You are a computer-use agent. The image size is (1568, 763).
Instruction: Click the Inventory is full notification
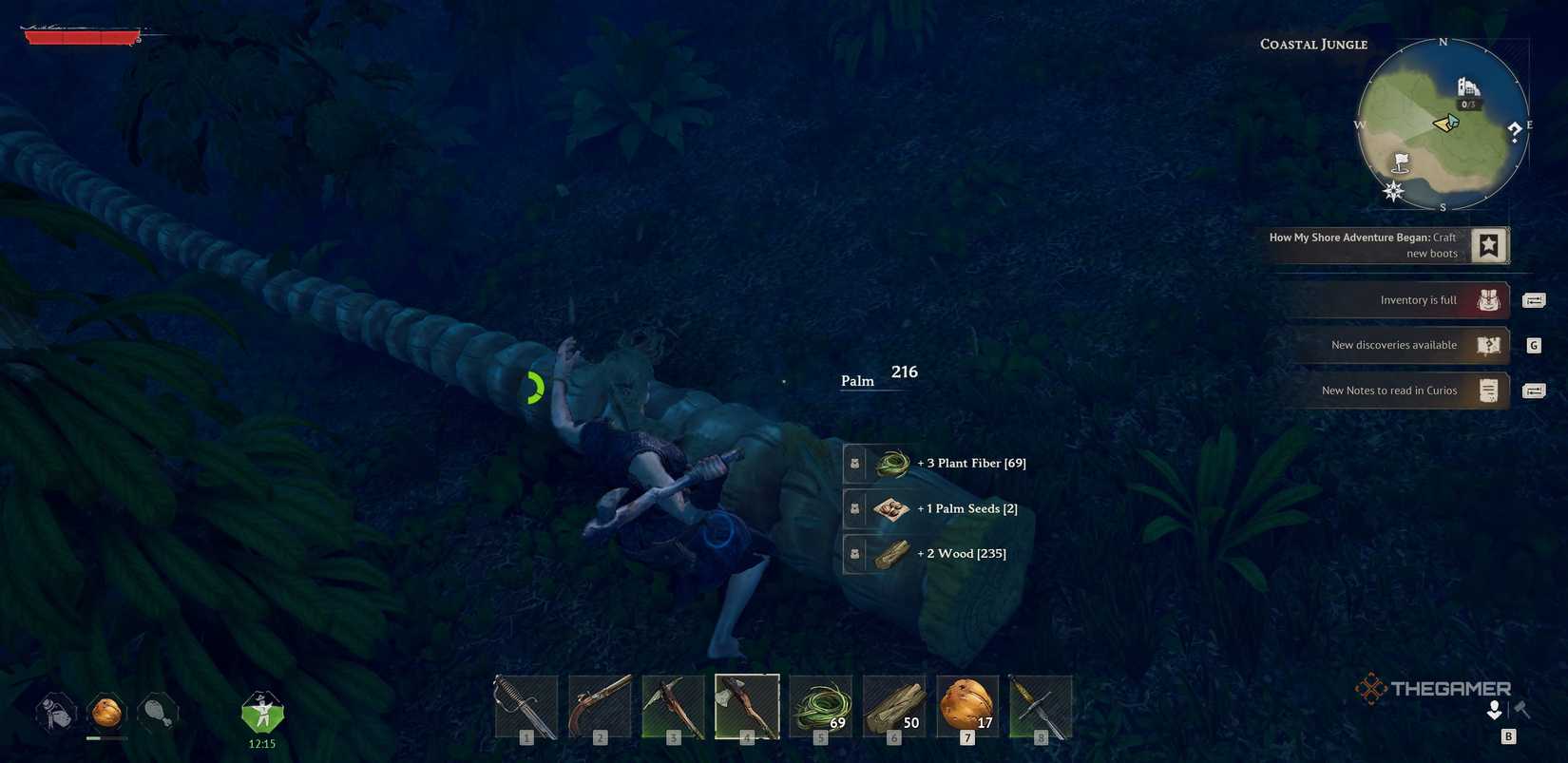pos(1419,299)
